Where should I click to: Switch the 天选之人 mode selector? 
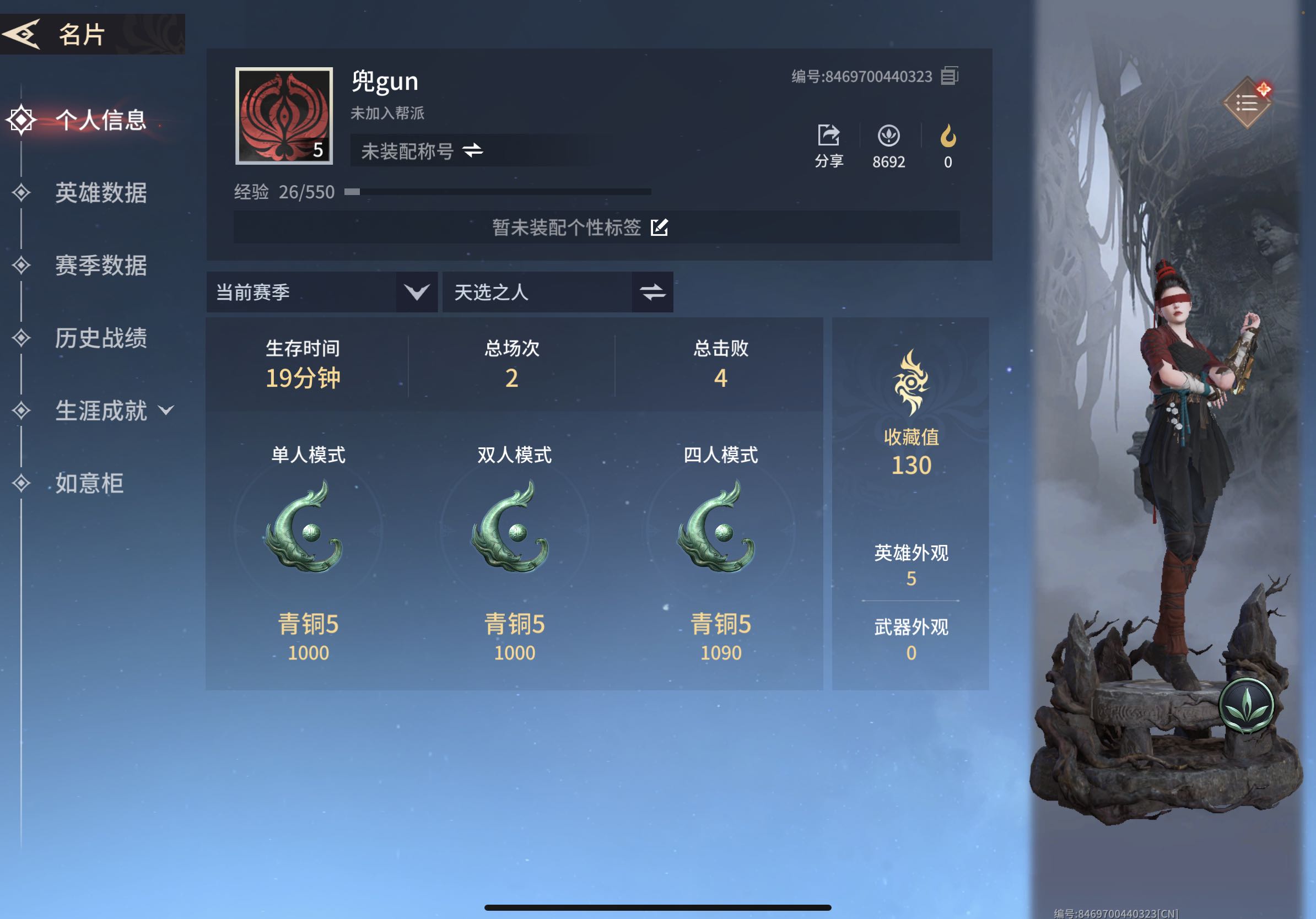pos(652,292)
